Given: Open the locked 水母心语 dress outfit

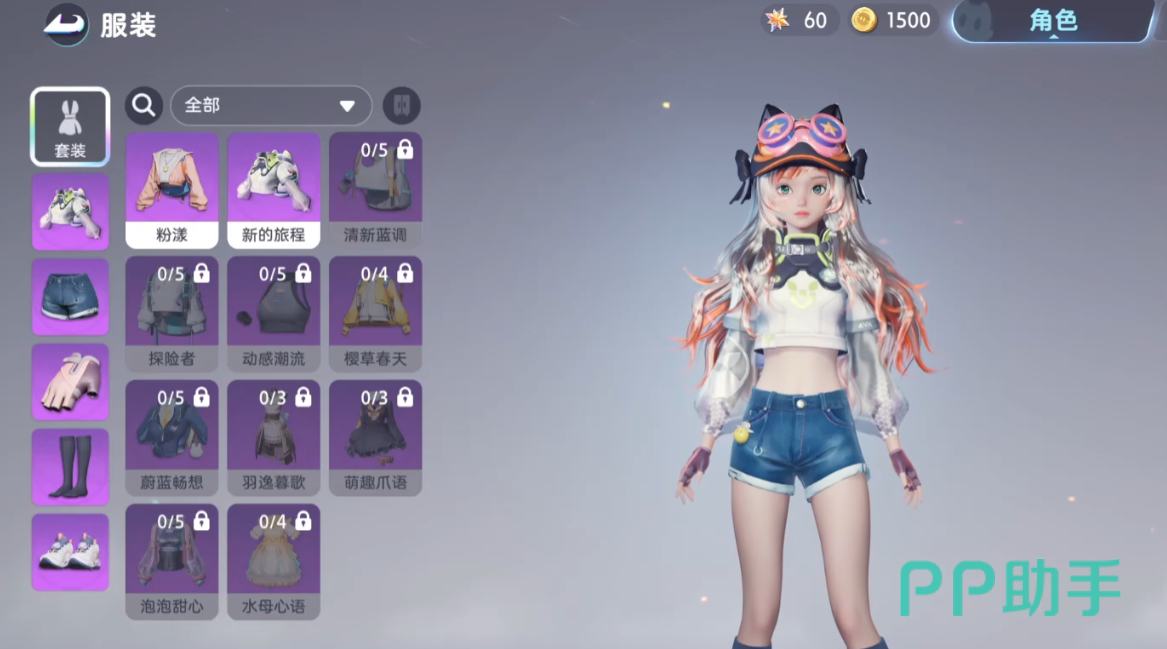Looking at the screenshot, I should (274, 562).
